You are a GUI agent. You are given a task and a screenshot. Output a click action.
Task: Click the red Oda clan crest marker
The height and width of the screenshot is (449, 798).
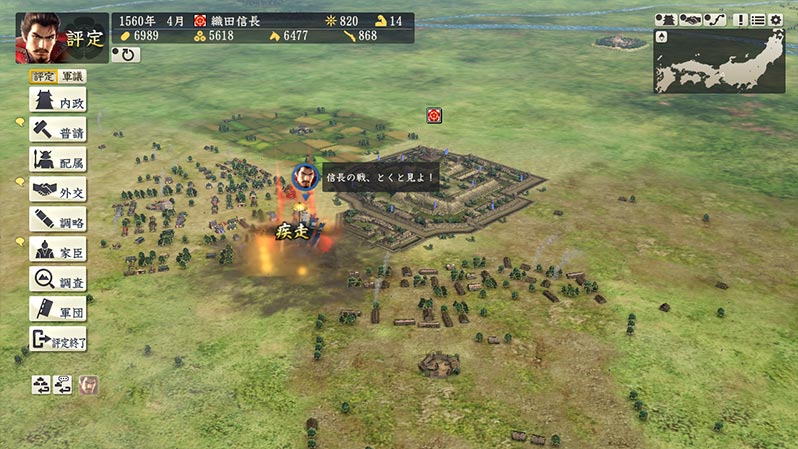click(434, 115)
